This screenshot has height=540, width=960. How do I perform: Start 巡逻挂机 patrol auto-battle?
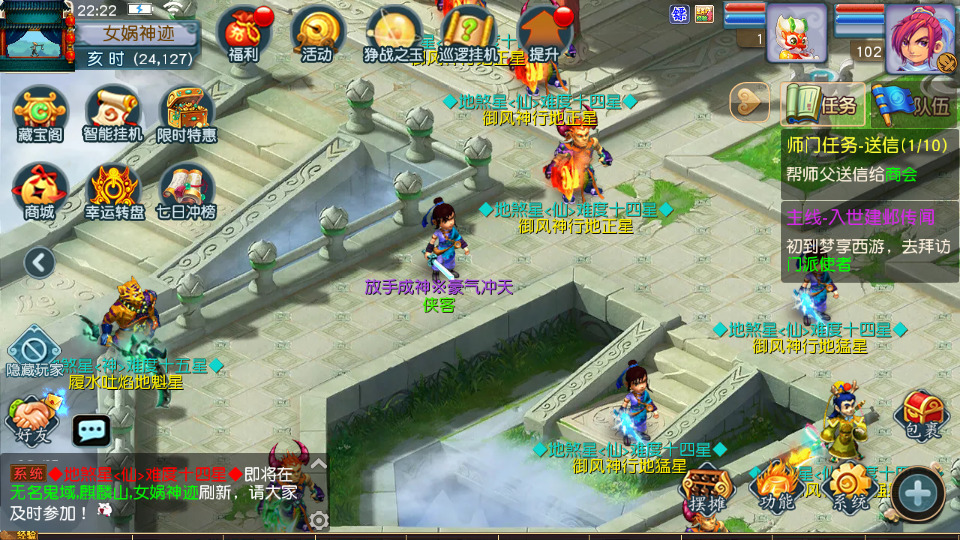pos(468,34)
